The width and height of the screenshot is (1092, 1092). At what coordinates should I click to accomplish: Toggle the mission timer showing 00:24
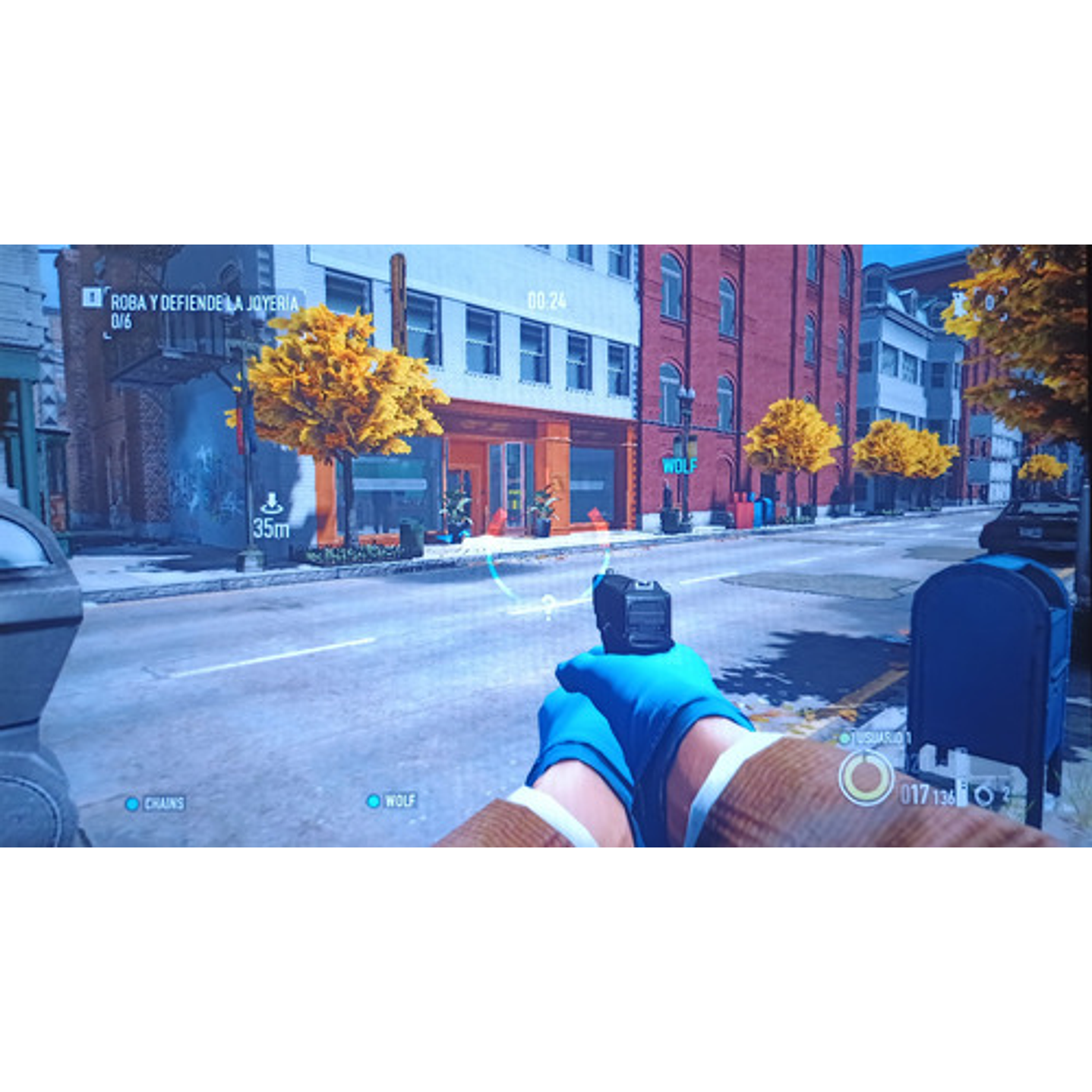coord(546,298)
